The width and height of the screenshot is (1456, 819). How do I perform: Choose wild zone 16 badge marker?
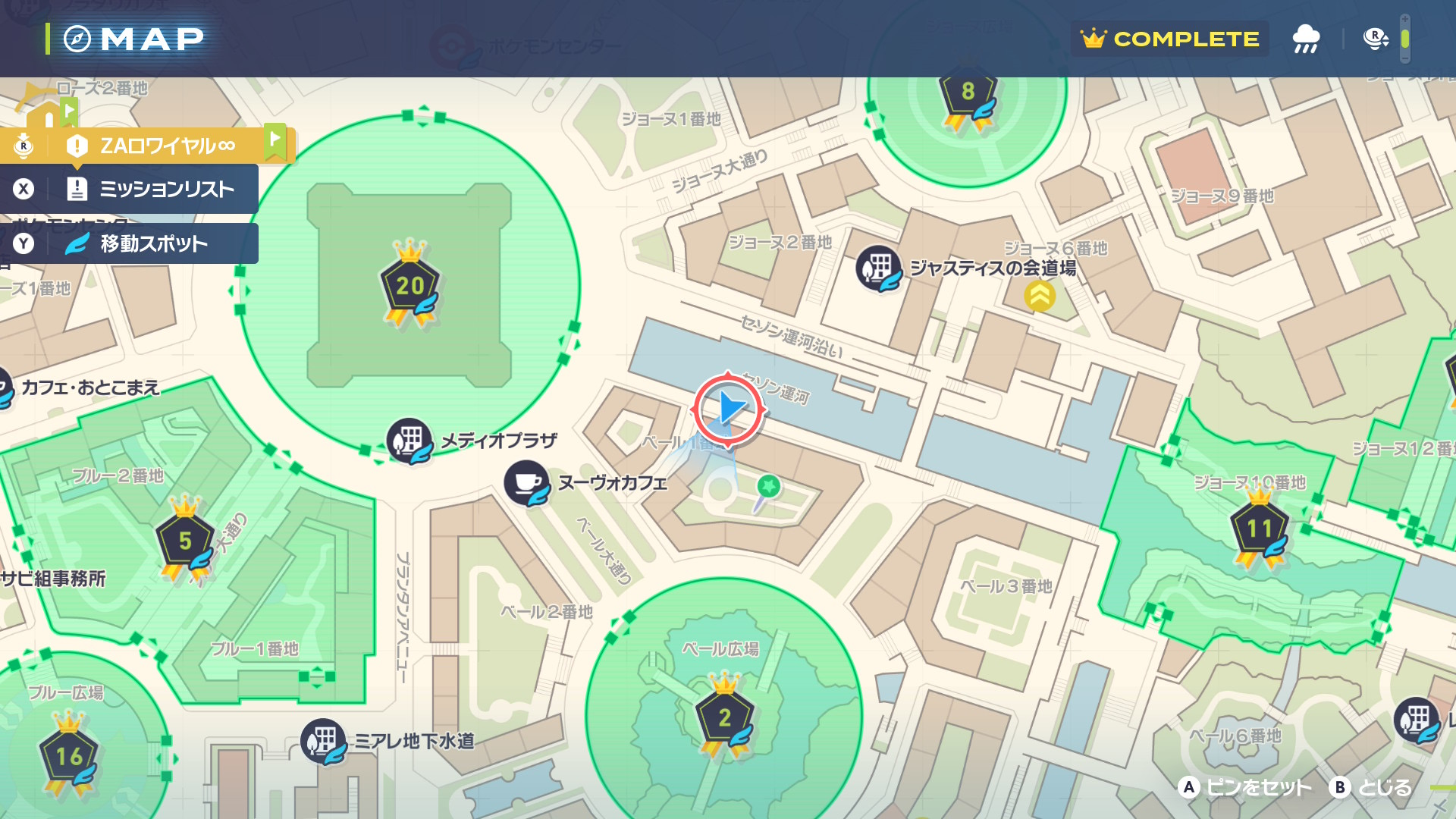(69, 756)
